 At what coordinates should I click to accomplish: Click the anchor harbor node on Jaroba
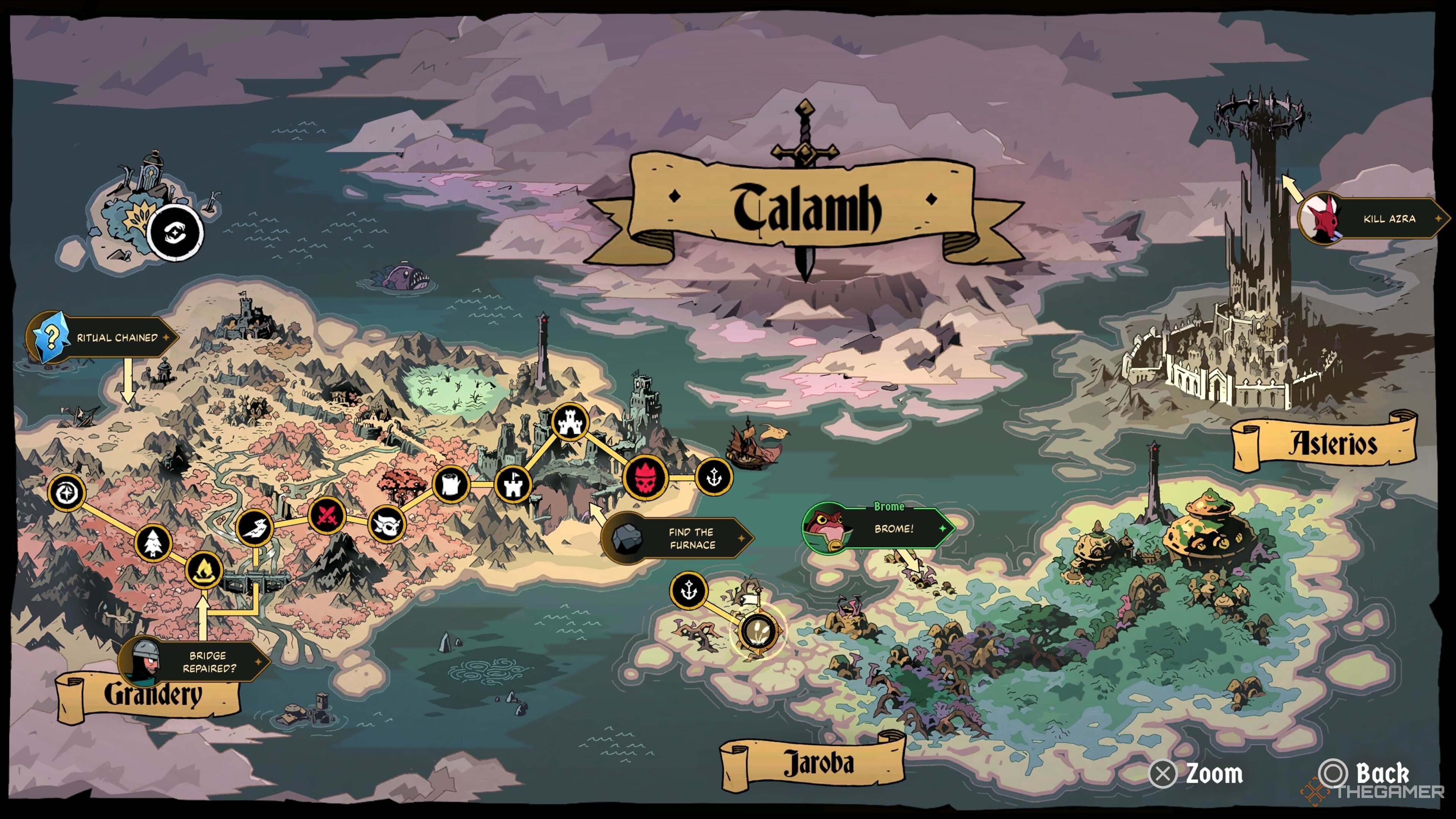(689, 590)
